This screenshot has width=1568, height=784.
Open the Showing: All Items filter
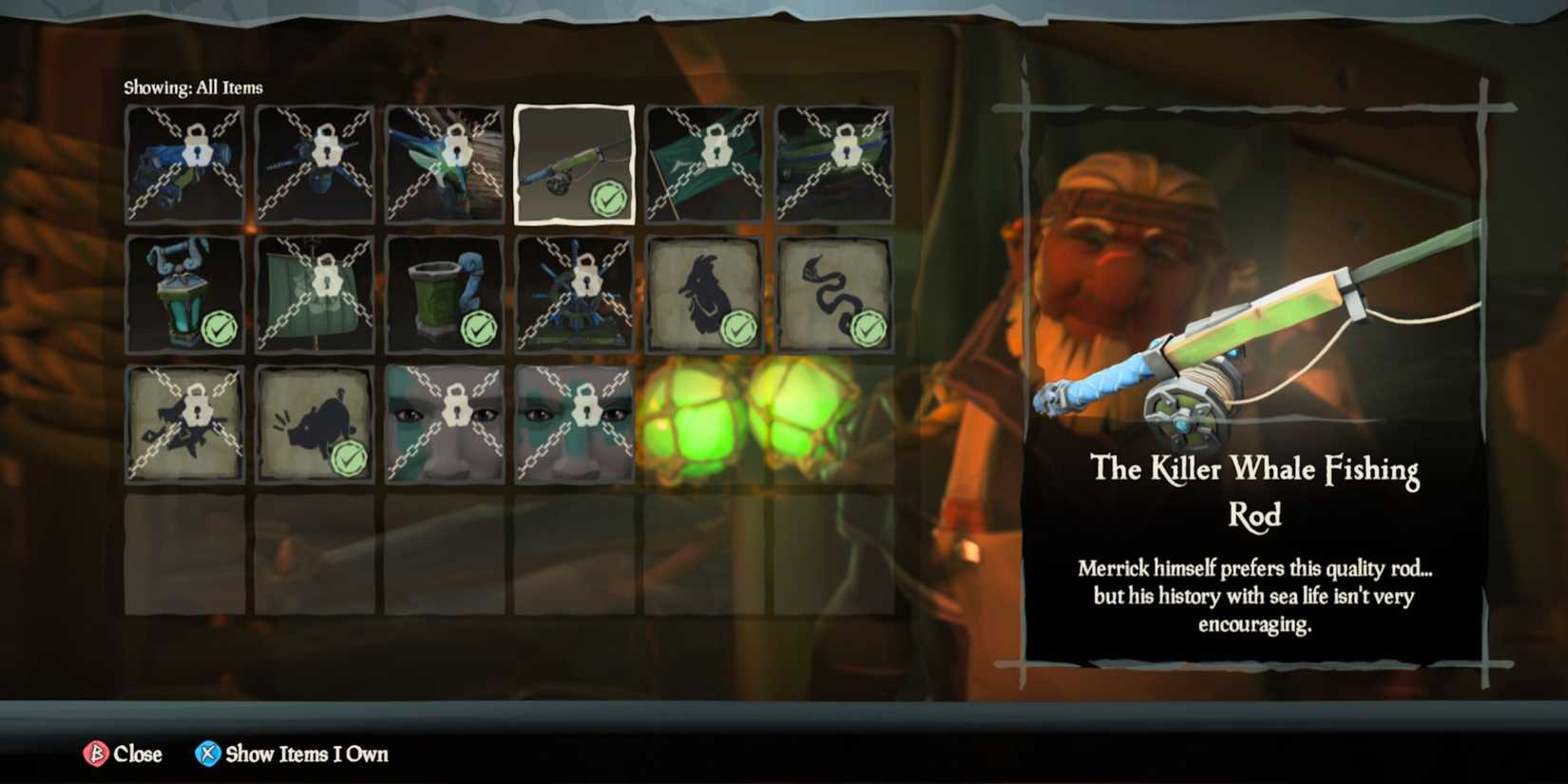(x=192, y=86)
